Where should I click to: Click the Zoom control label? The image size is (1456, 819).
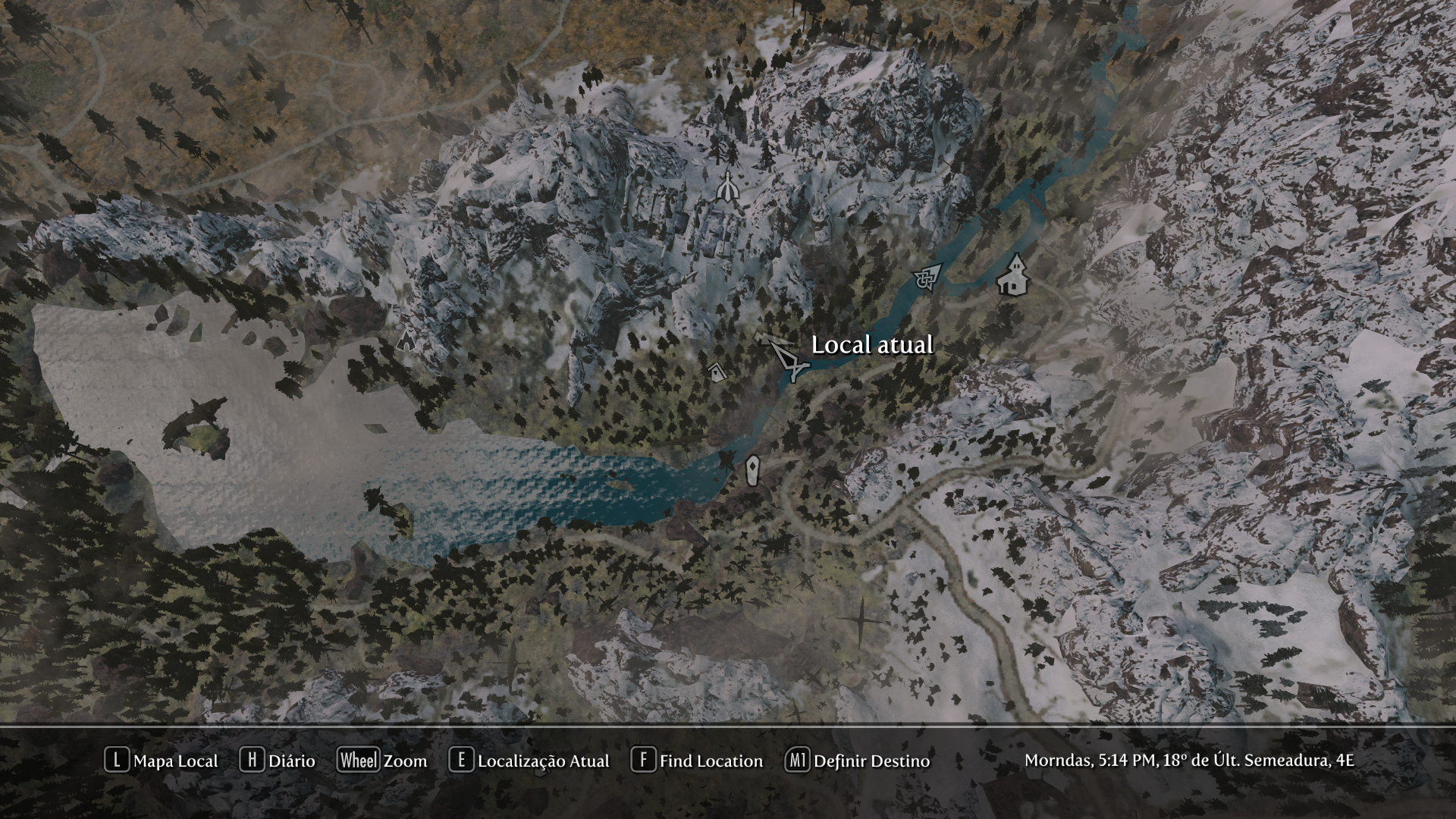(x=383, y=761)
